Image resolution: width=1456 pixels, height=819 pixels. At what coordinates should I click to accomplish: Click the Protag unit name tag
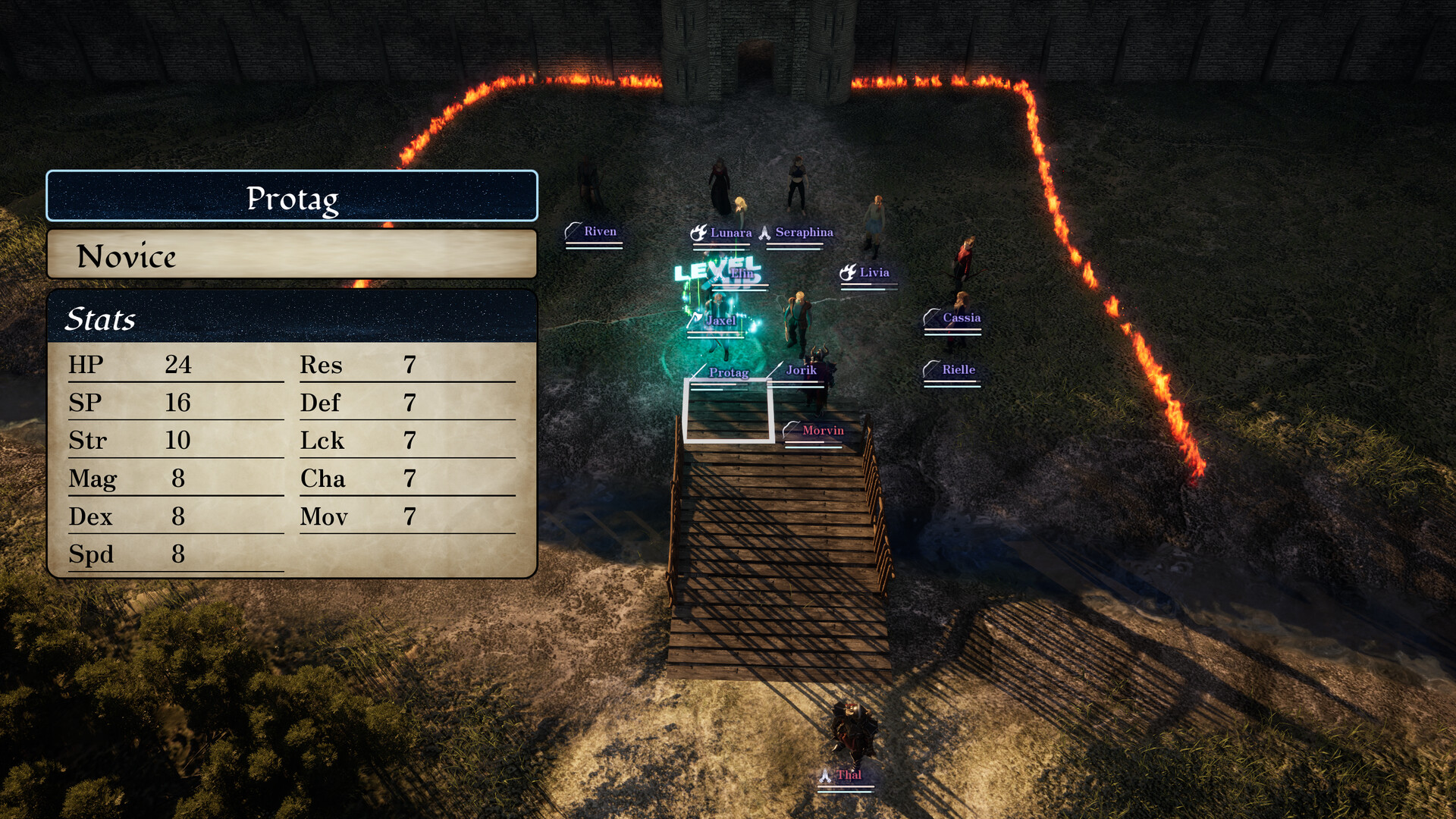[x=728, y=372]
